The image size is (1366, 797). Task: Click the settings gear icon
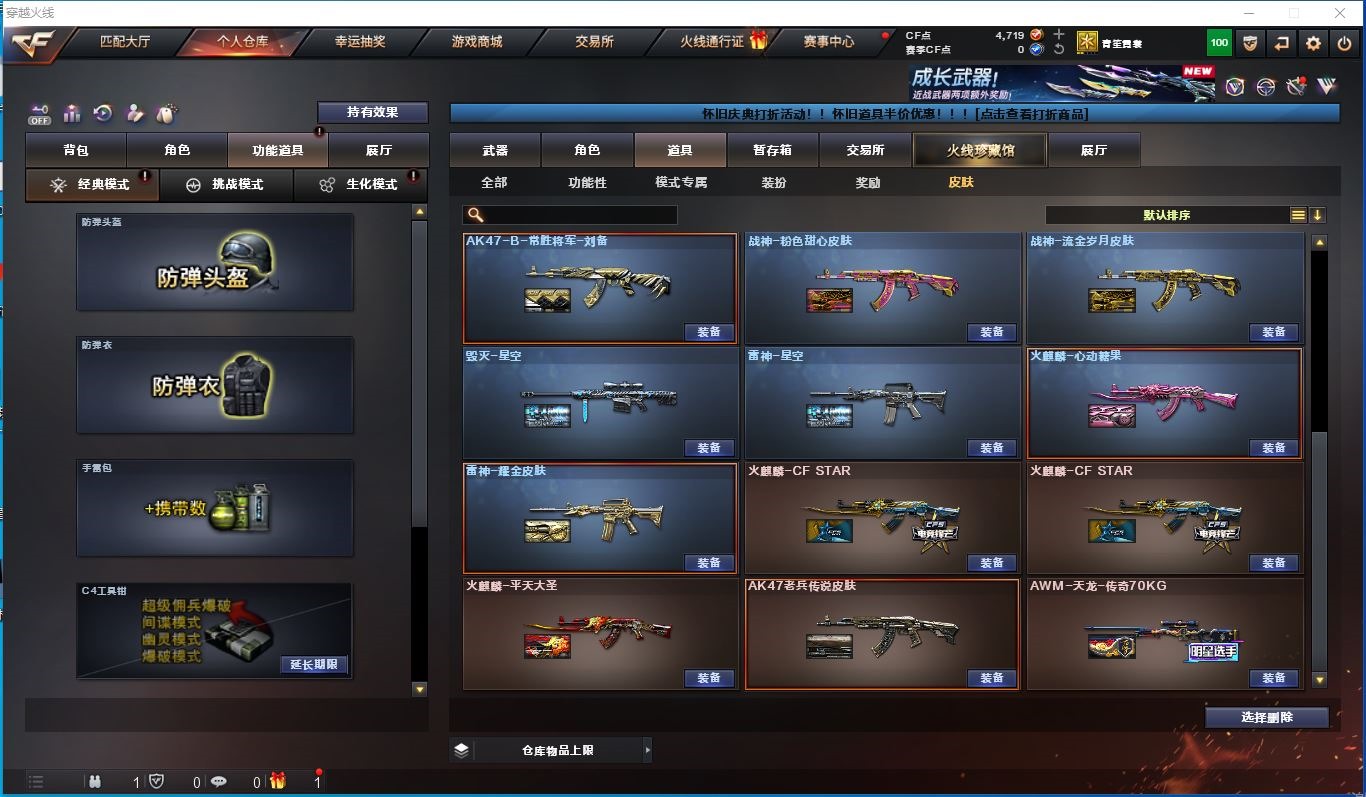(1314, 43)
